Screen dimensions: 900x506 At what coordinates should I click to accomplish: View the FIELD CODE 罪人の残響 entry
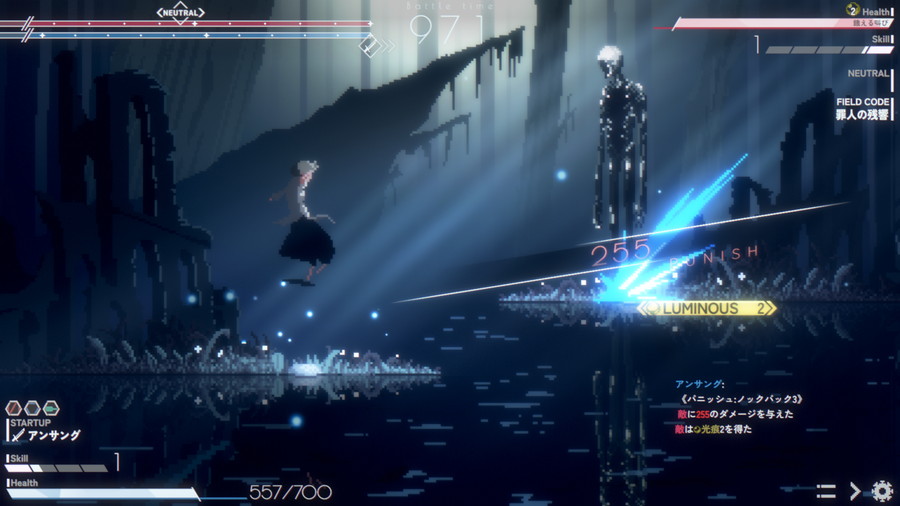coord(863,109)
